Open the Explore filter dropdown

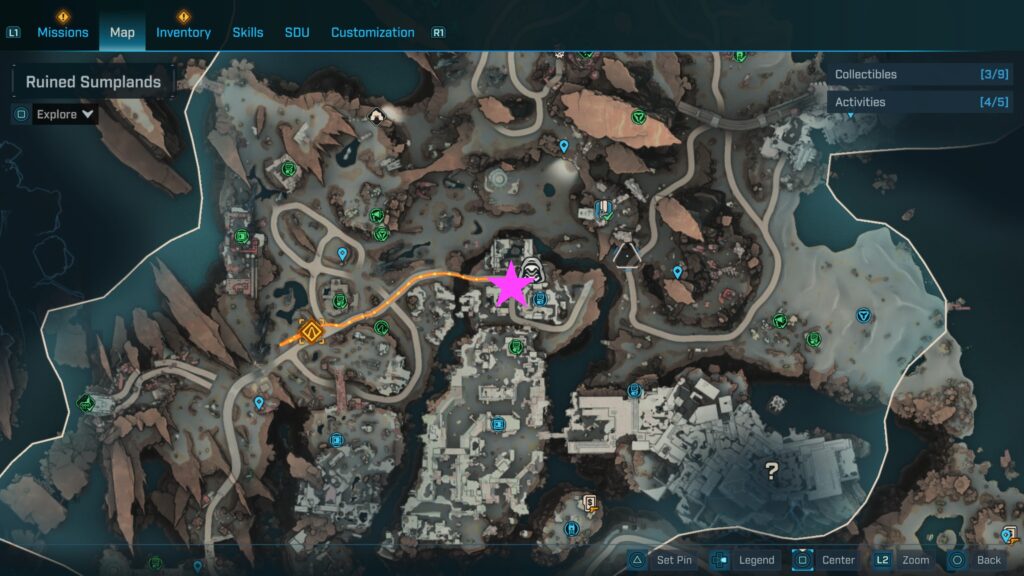coord(66,114)
